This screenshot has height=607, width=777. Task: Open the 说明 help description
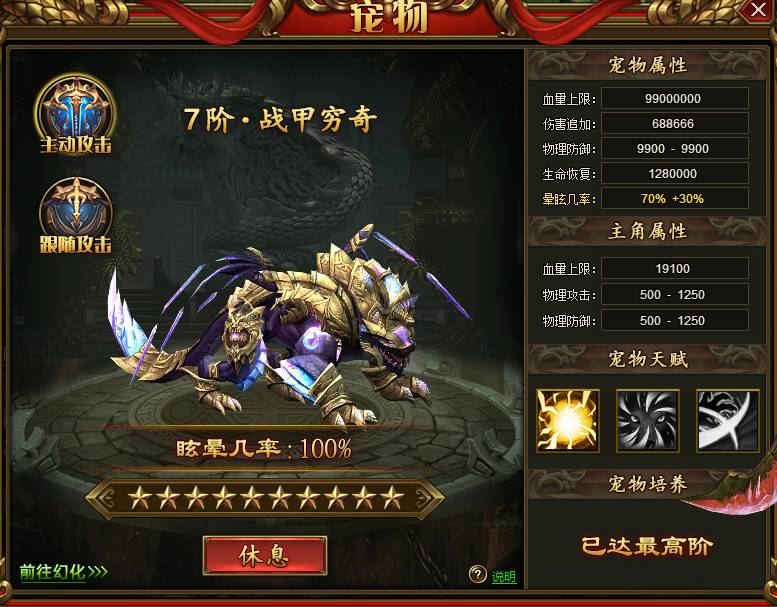(x=503, y=576)
